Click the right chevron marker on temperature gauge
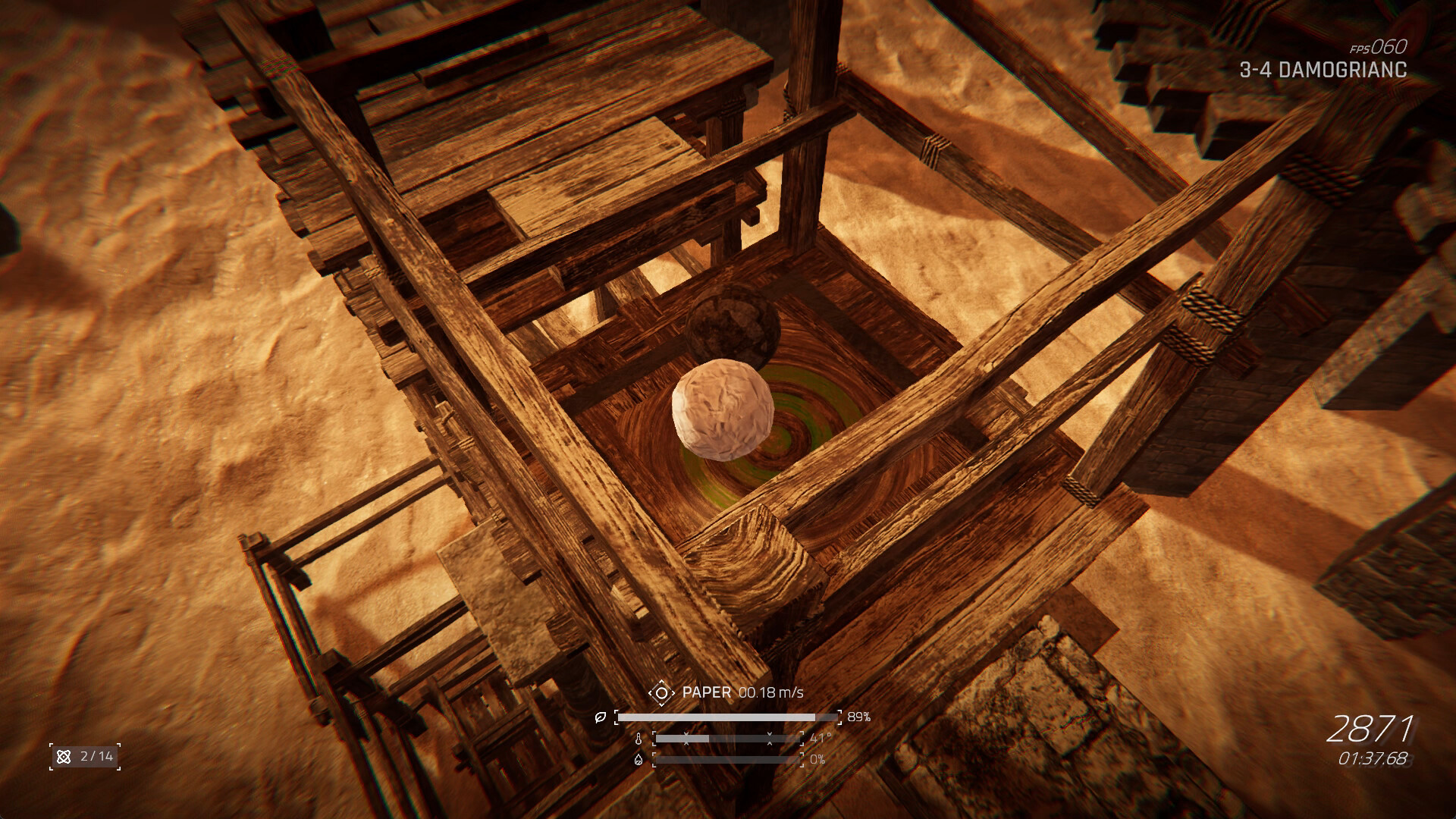This screenshot has width=1456, height=819. 770,738
